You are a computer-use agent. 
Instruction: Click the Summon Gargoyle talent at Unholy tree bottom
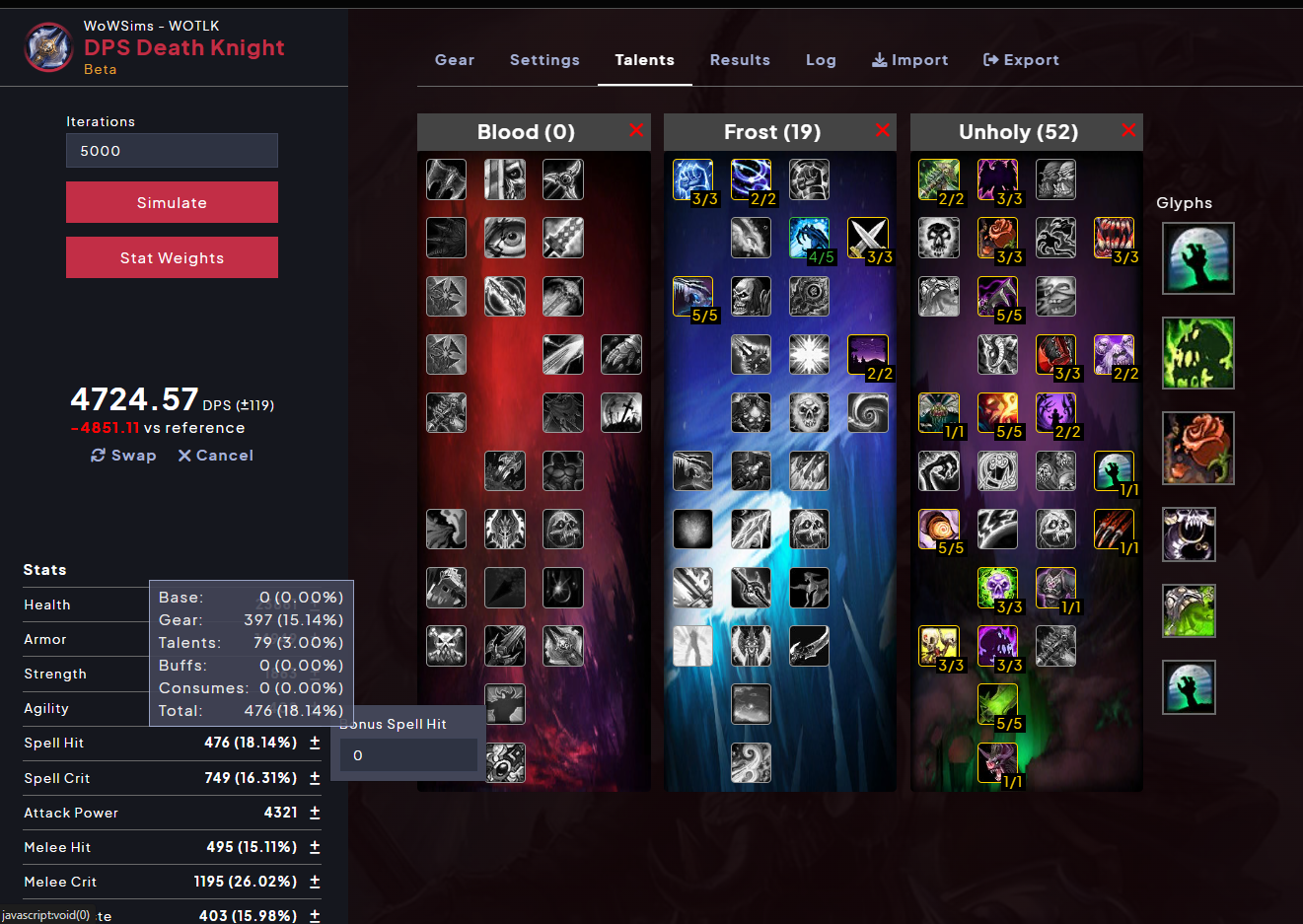(x=997, y=762)
